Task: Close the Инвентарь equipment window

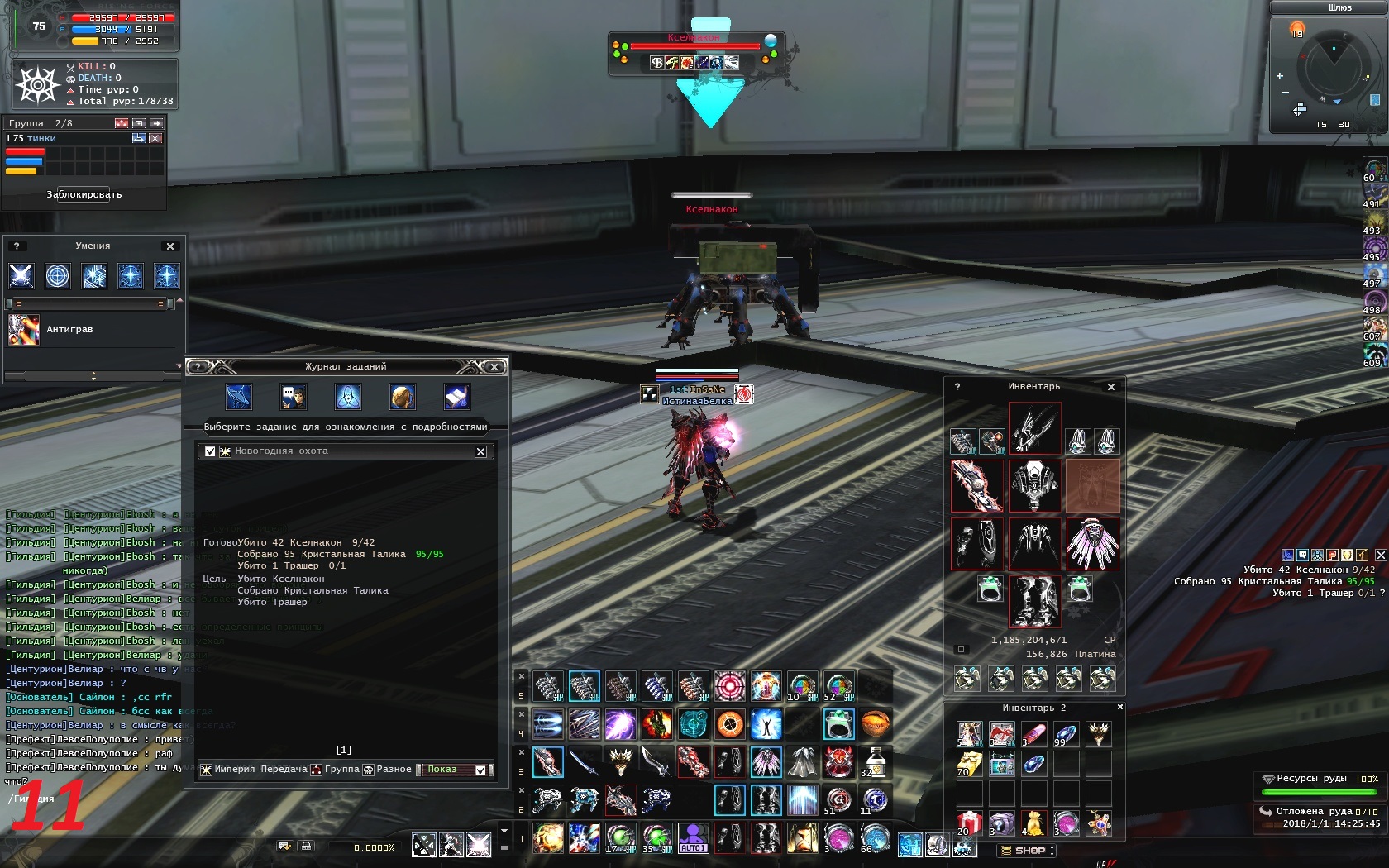Action: pos(1111,387)
